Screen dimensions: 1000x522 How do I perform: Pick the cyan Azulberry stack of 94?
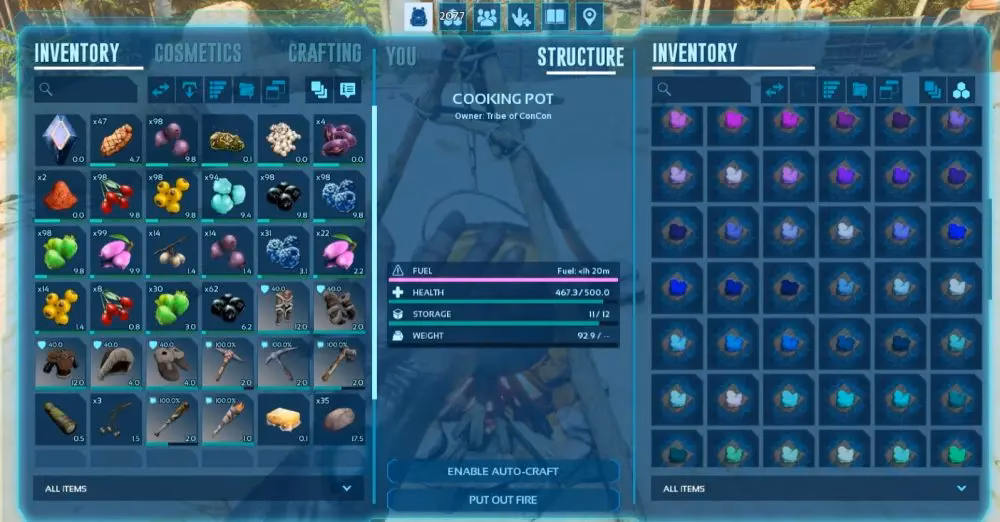click(x=228, y=196)
